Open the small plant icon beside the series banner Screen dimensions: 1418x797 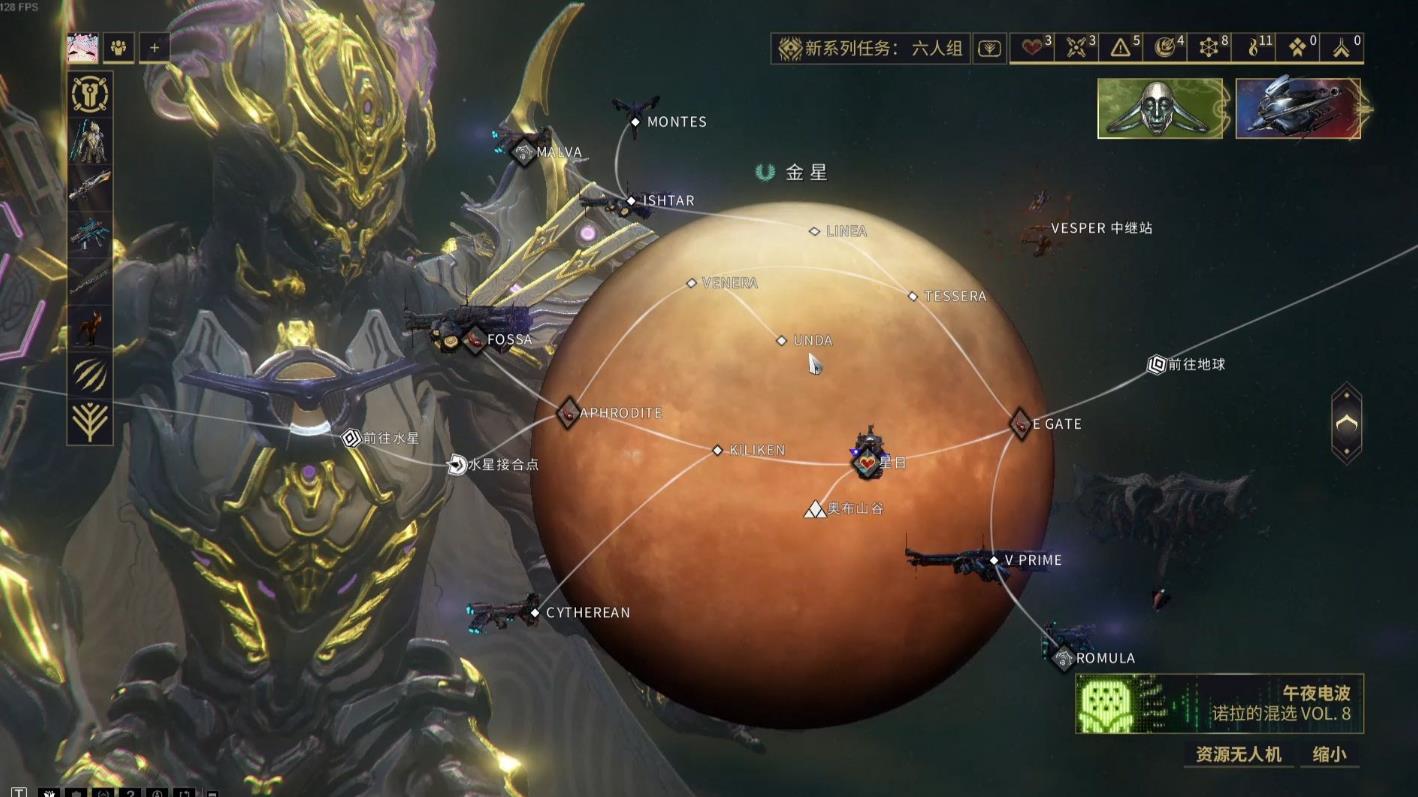pyautogui.click(x=988, y=47)
